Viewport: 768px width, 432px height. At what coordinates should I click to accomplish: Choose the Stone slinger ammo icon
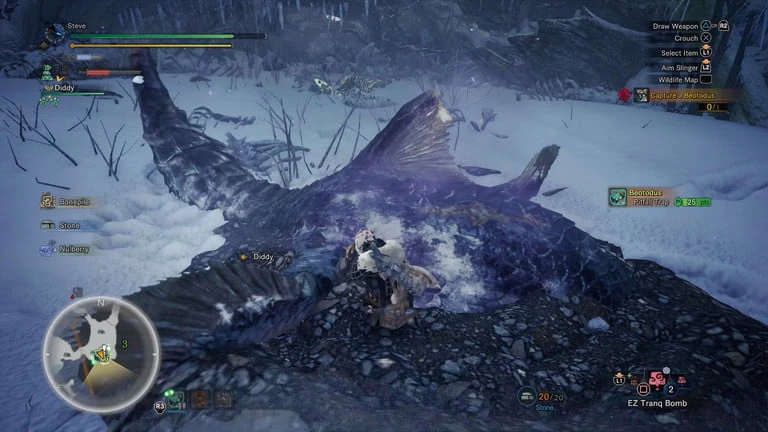(x=527, y=396)
